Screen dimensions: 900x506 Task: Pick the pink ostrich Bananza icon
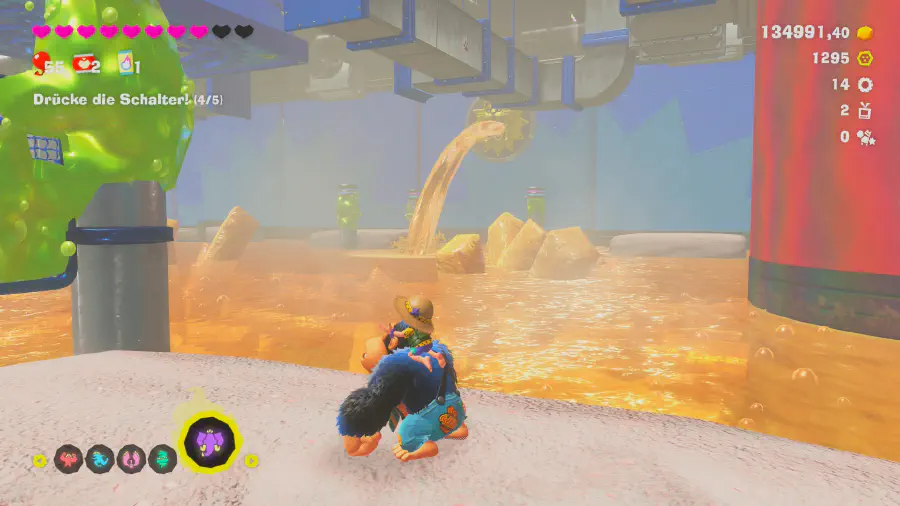pyautogui.click(x=131, y=459)
